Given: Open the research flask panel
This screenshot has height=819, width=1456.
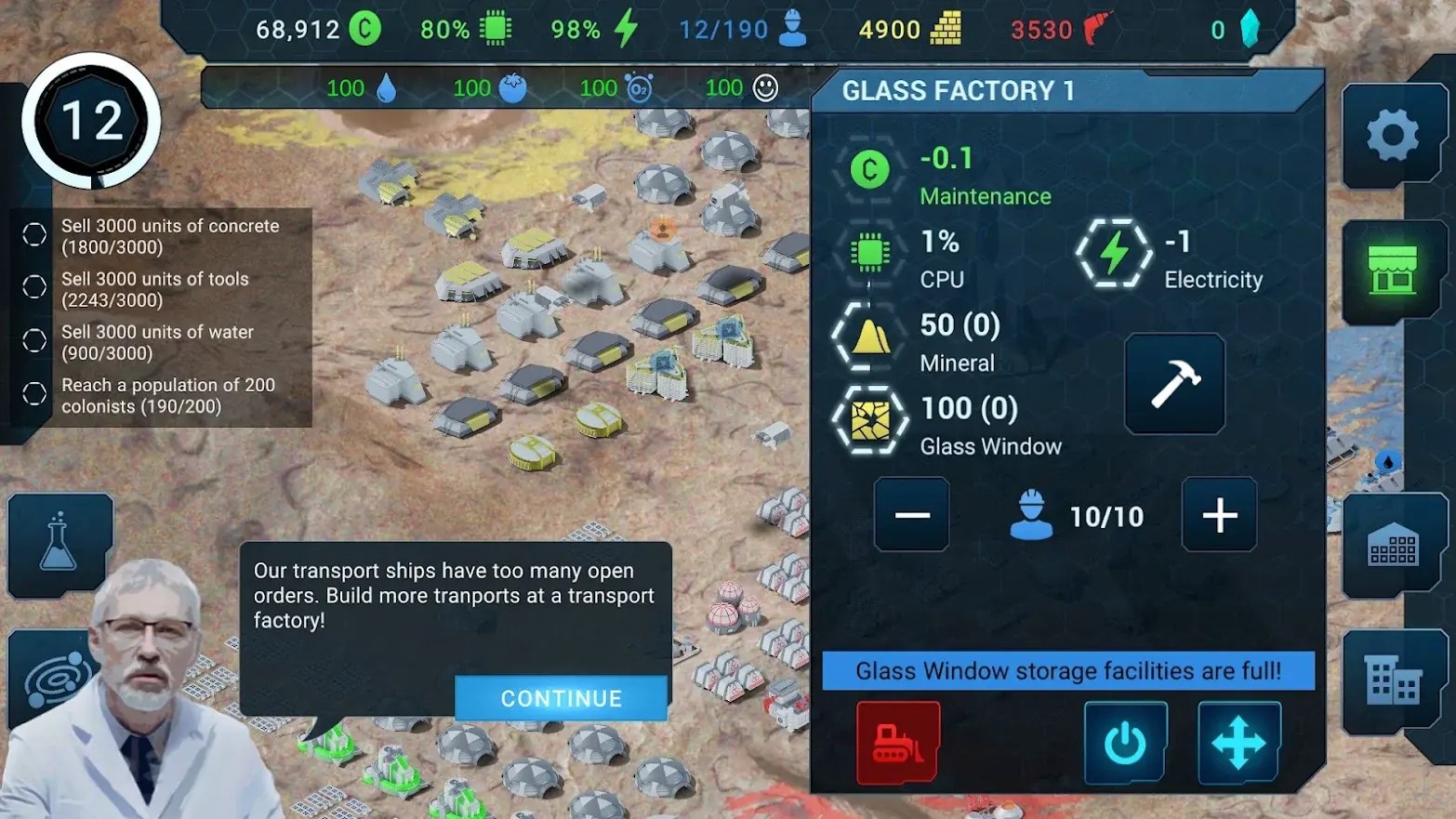Looking at the screenshot, I should coord(59,545).
